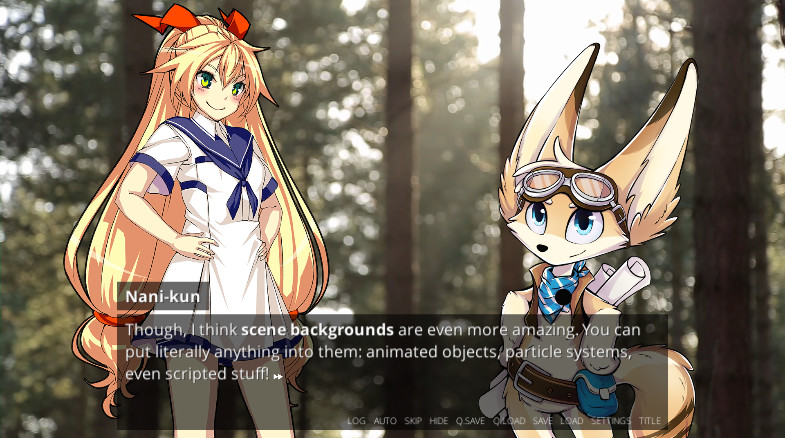Open SETTINGS from the dialogue bar
The width and height of the screenshot is (785, 438).
coord(610,421)
